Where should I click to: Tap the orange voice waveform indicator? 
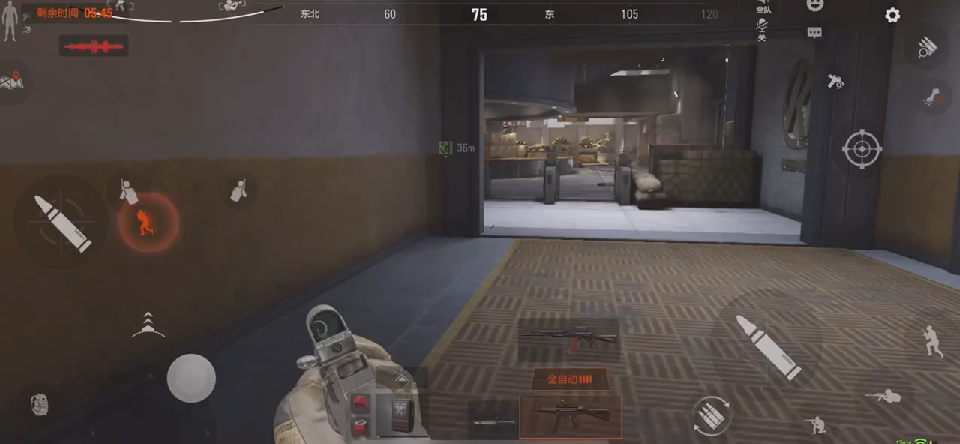(x=93, y=47)
